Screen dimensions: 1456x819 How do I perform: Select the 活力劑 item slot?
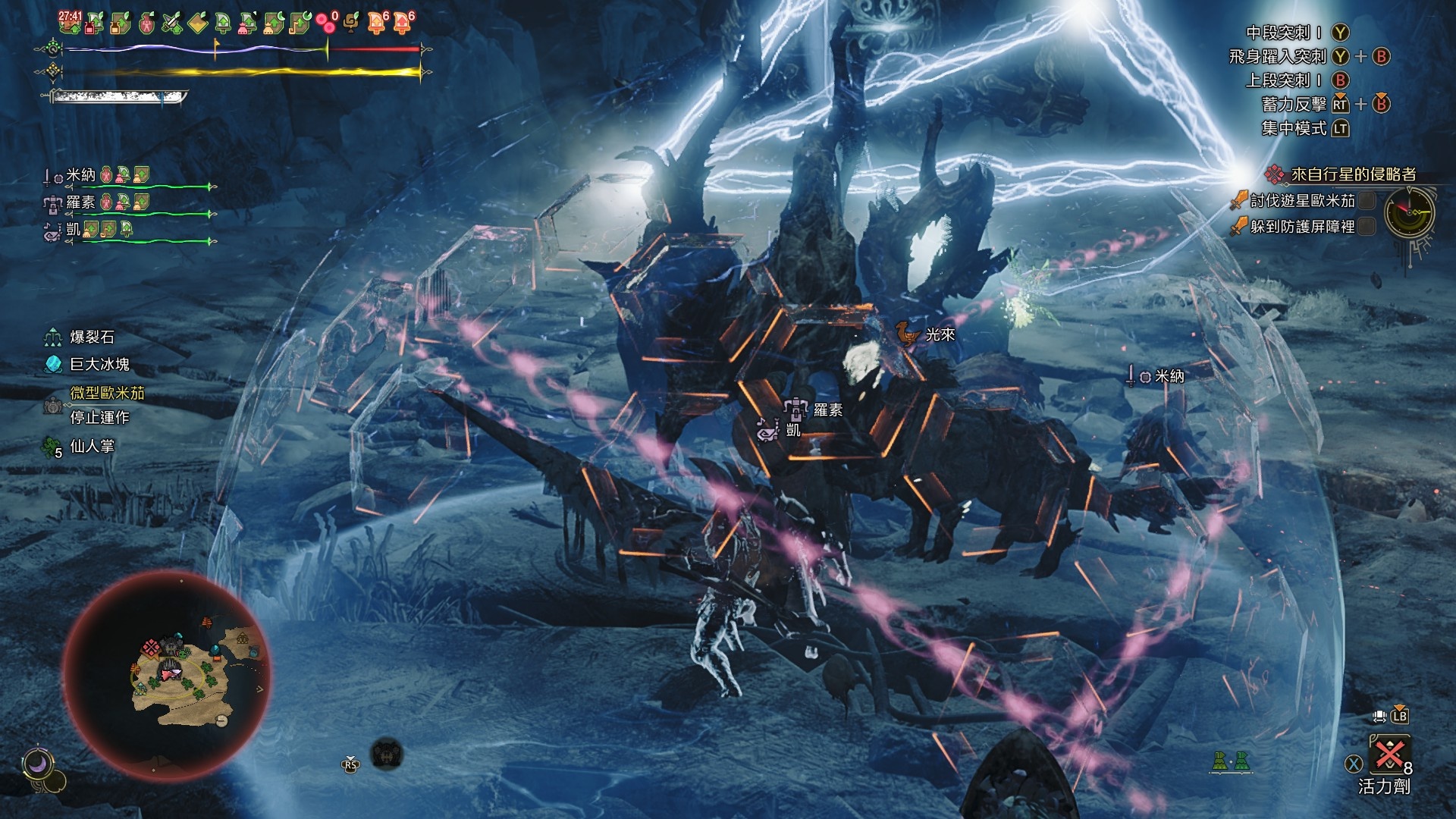1389,755
